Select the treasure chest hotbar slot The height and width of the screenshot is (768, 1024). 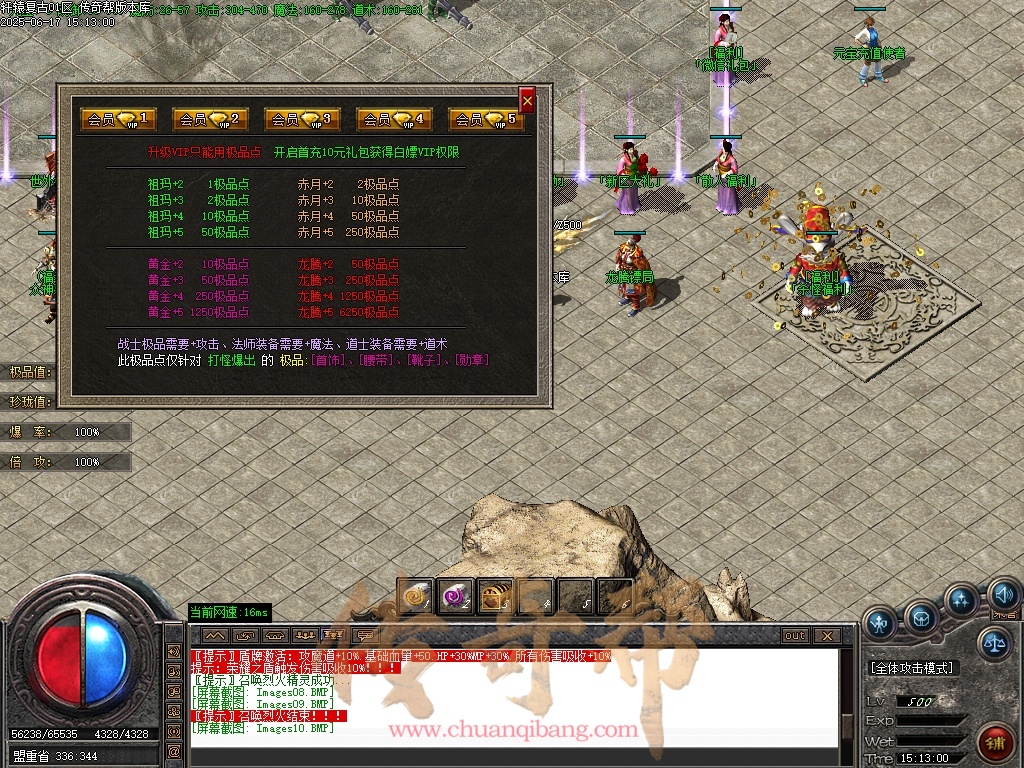[x=495, y=597]
